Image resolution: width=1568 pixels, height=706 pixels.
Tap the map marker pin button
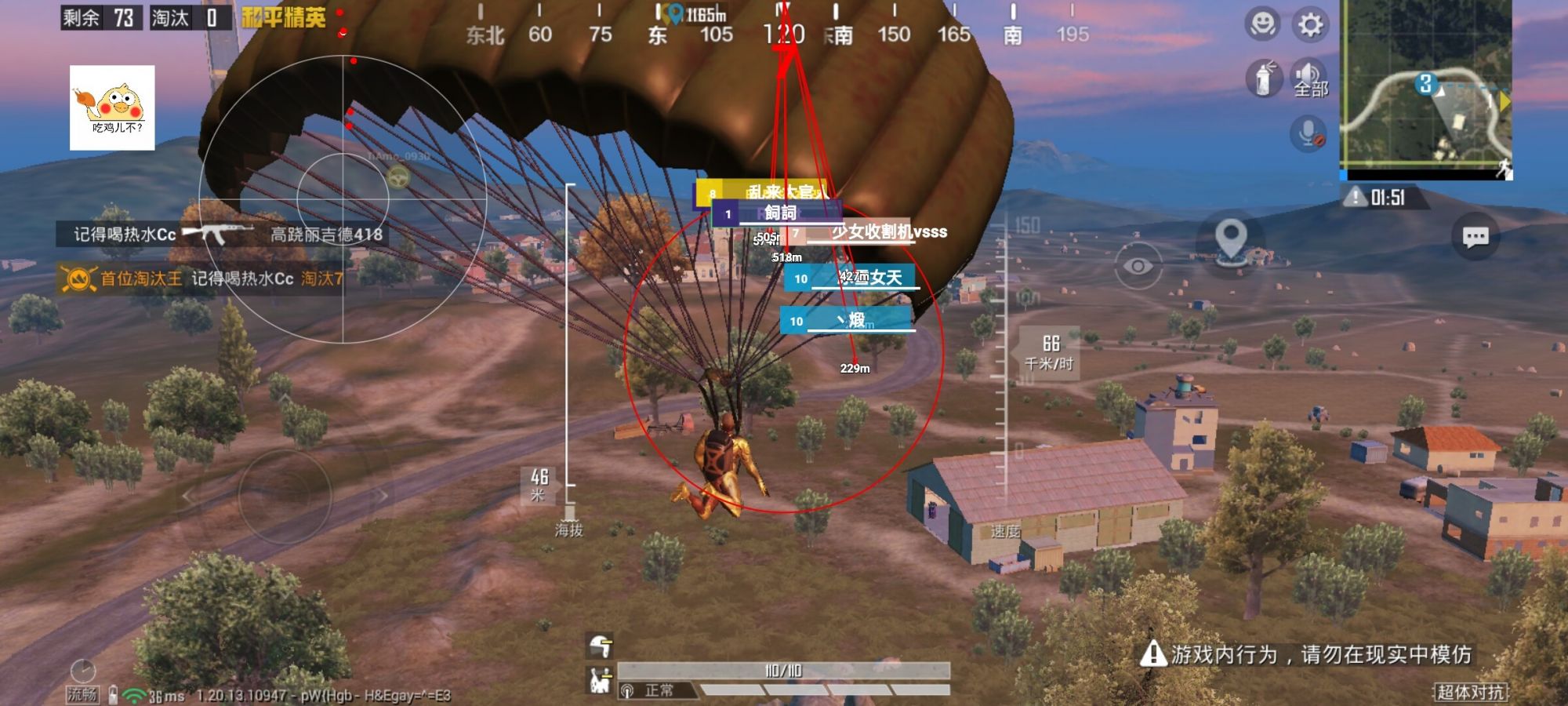tap(1231, 239)
